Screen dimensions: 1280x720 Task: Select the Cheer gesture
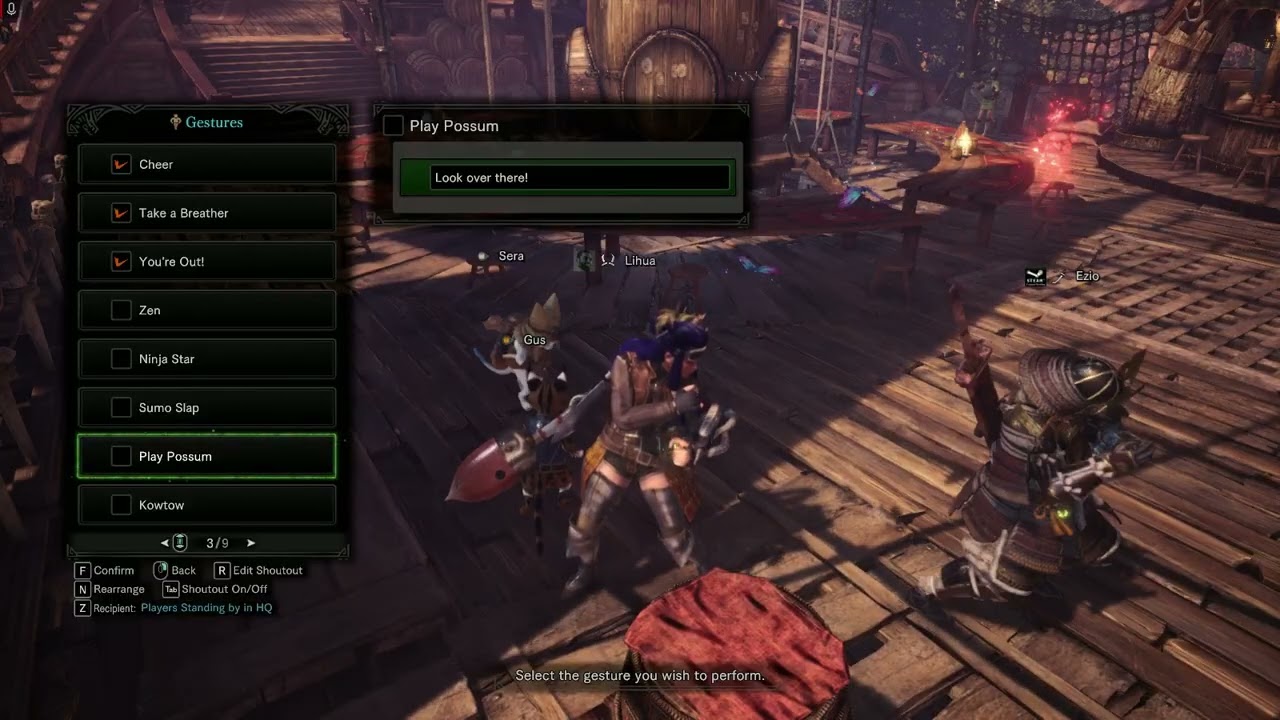206,164
